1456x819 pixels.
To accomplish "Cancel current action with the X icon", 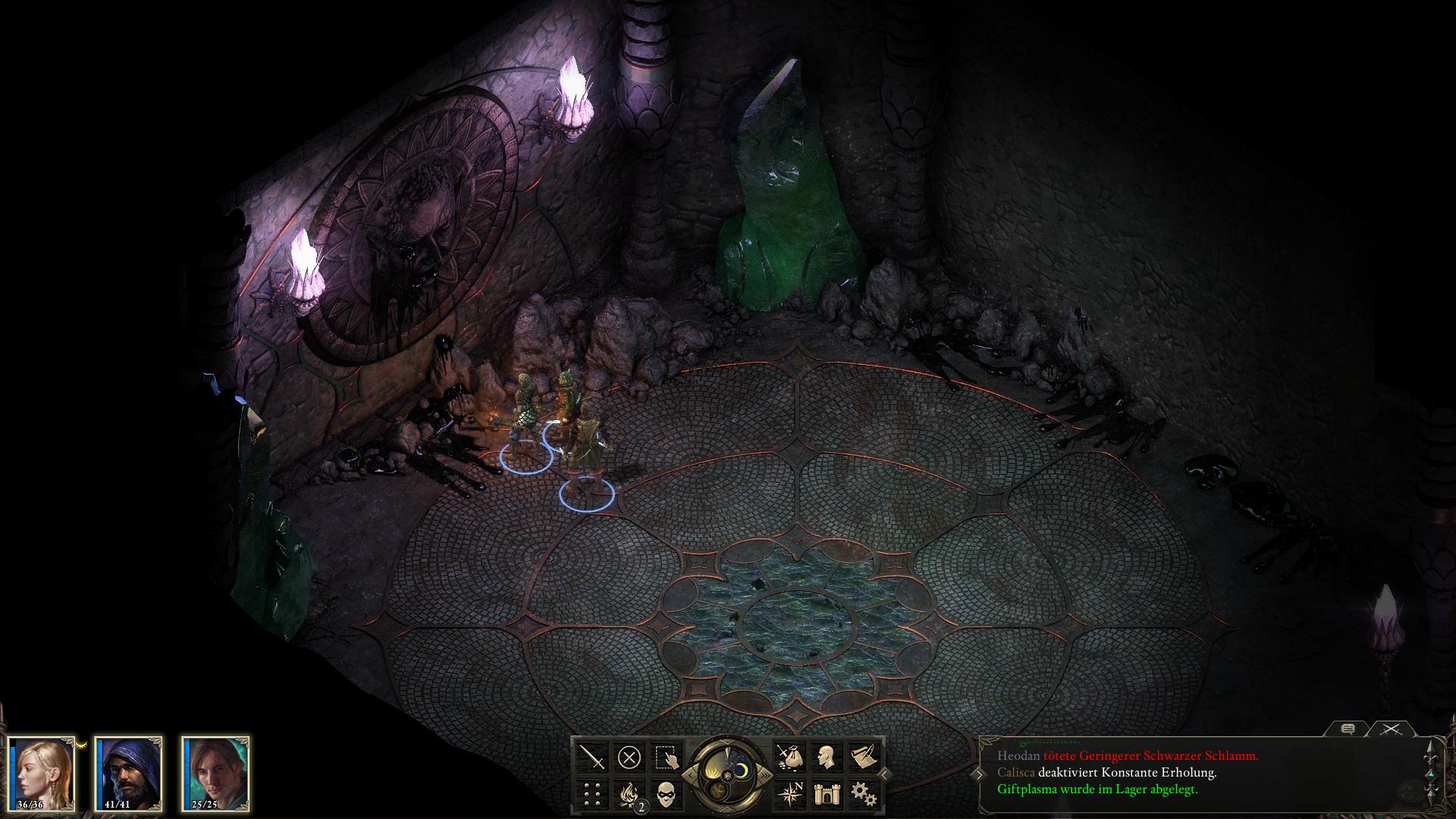I will [630, 757].
